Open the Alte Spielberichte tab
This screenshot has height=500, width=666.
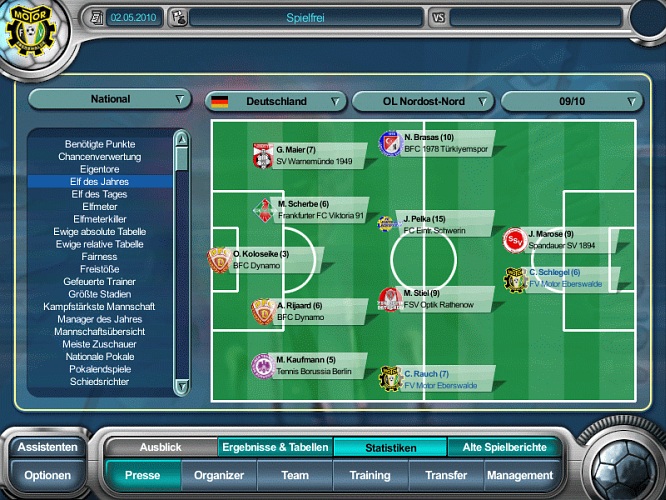pyautogui.click(x=503, y=448)
